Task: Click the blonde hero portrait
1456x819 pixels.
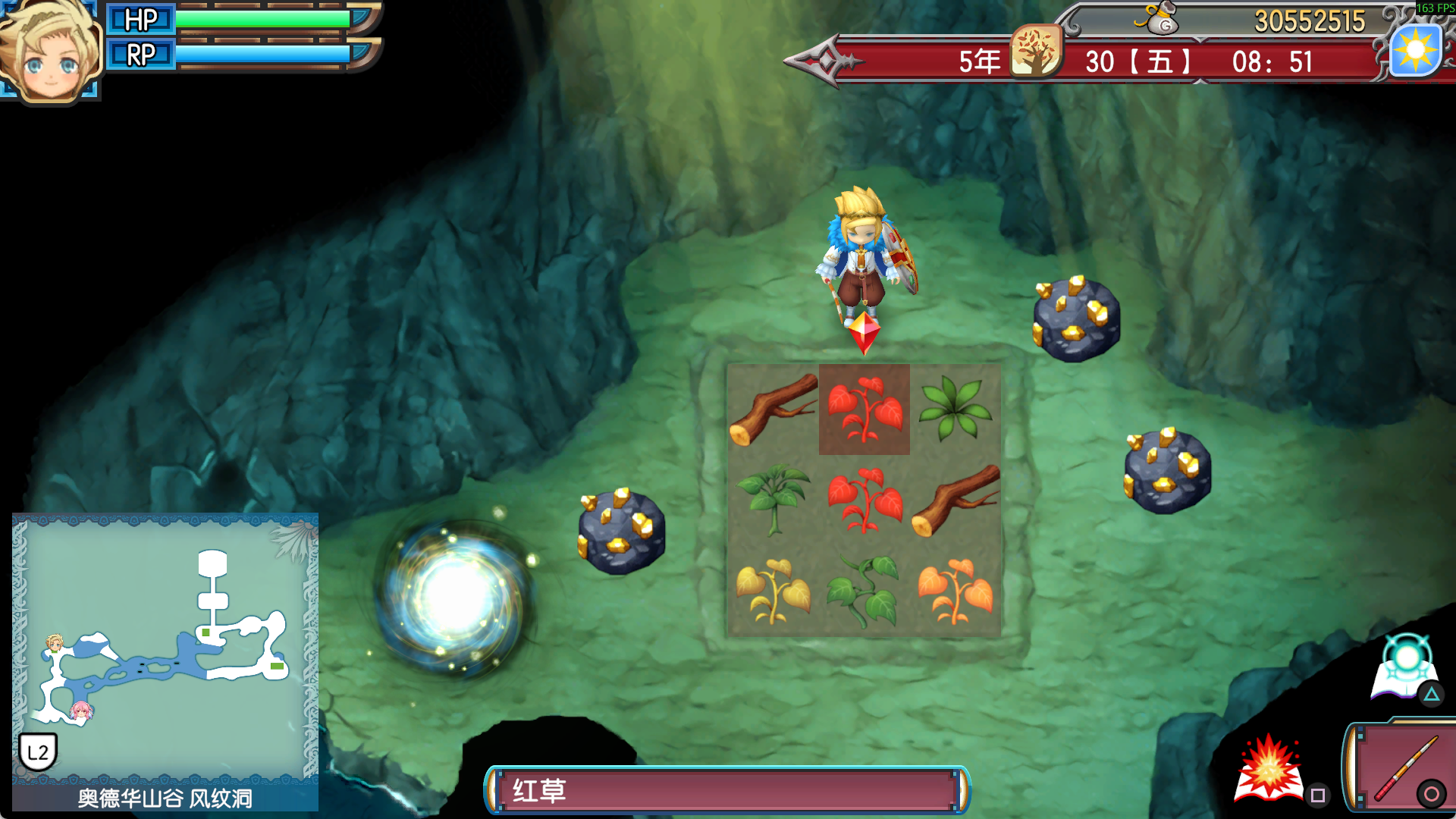Action: click(50, 52)
